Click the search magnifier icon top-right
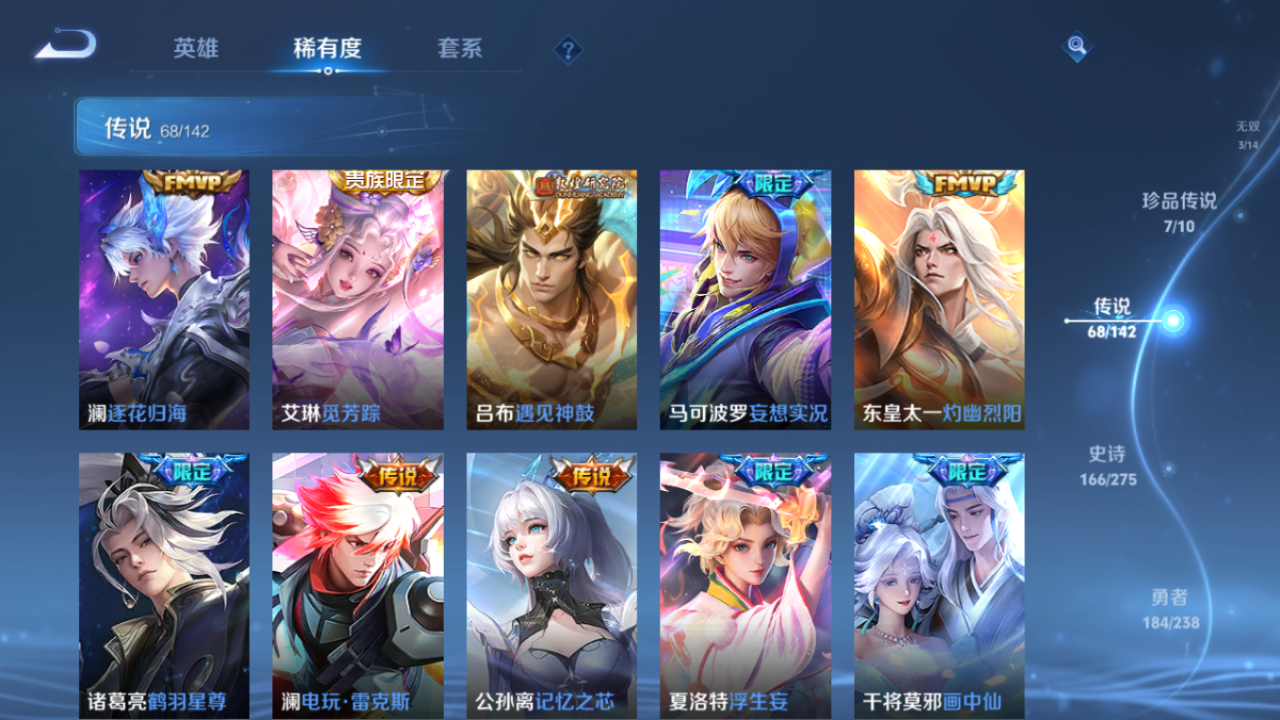The width and height of the screenshot is (1280, 720). pyautogui.click(x=1077, y=44)
